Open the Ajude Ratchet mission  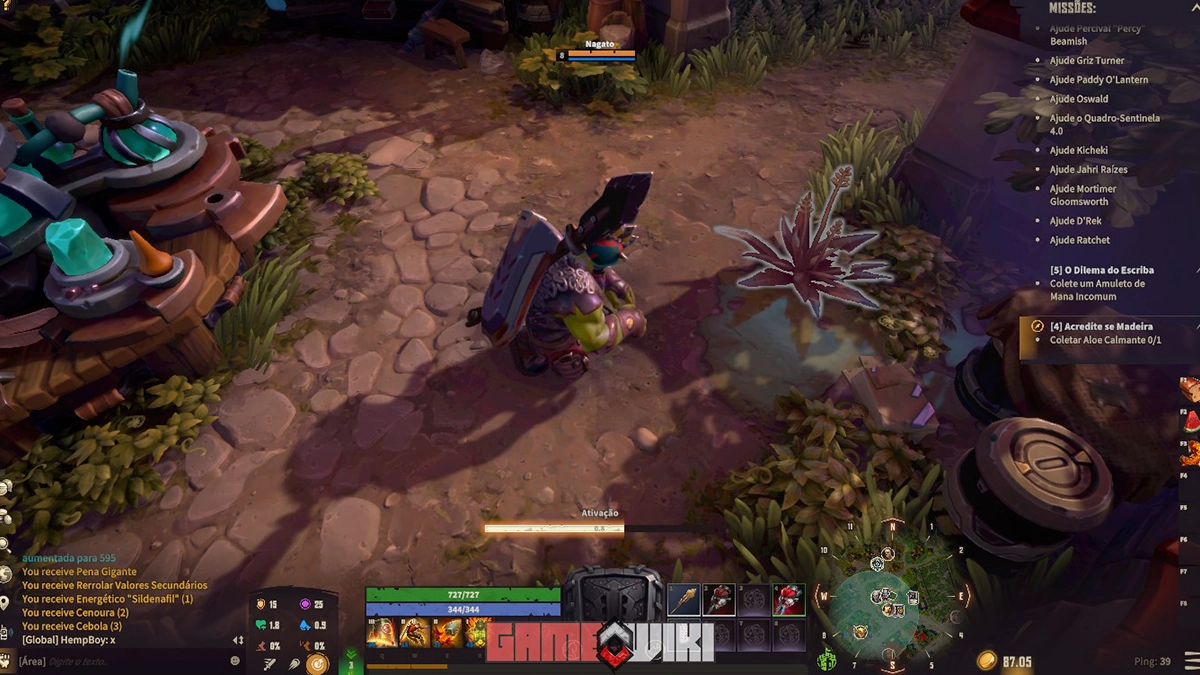coord(1079,240)
